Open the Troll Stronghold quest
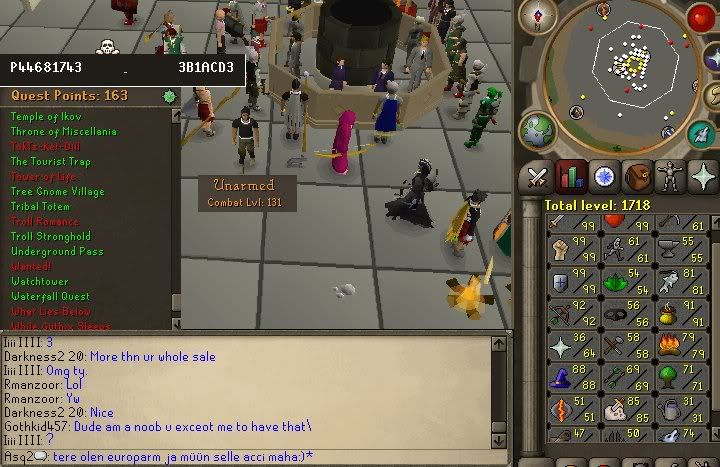The image size is (720, 467). [50, 237]
